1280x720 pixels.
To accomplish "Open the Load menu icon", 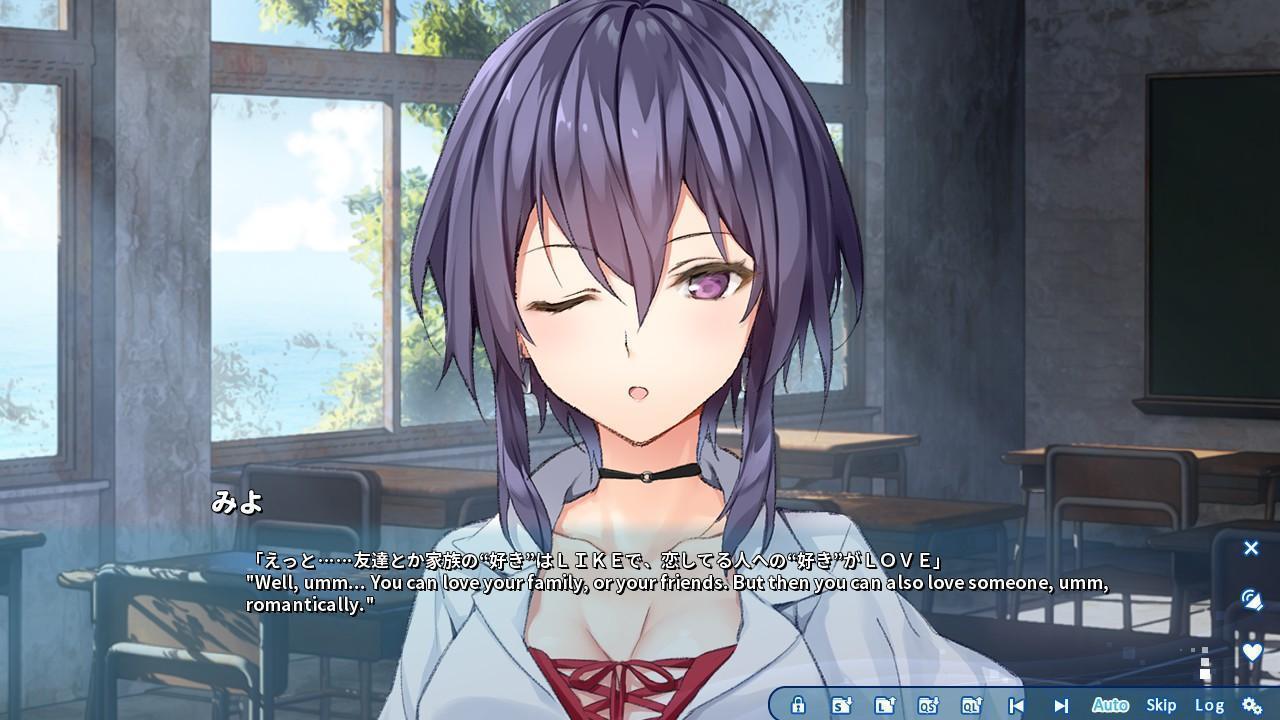I will click(x=884, y=705).
